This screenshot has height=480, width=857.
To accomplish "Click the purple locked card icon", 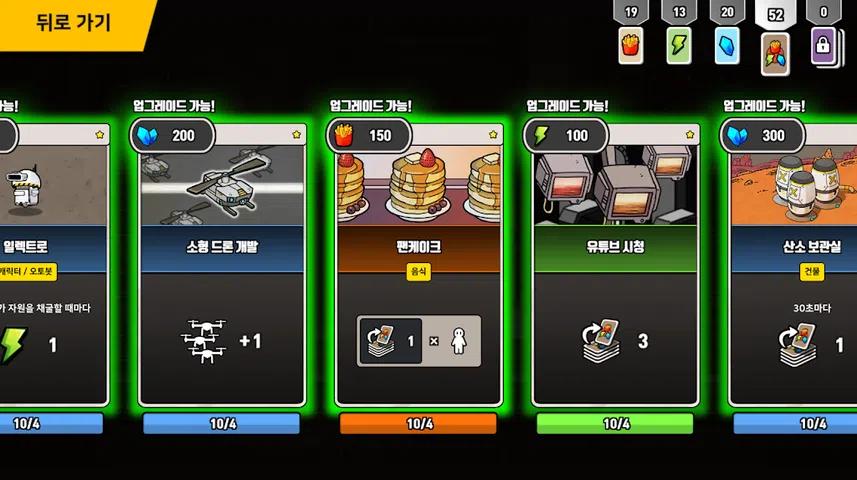I will click(824, 46).
